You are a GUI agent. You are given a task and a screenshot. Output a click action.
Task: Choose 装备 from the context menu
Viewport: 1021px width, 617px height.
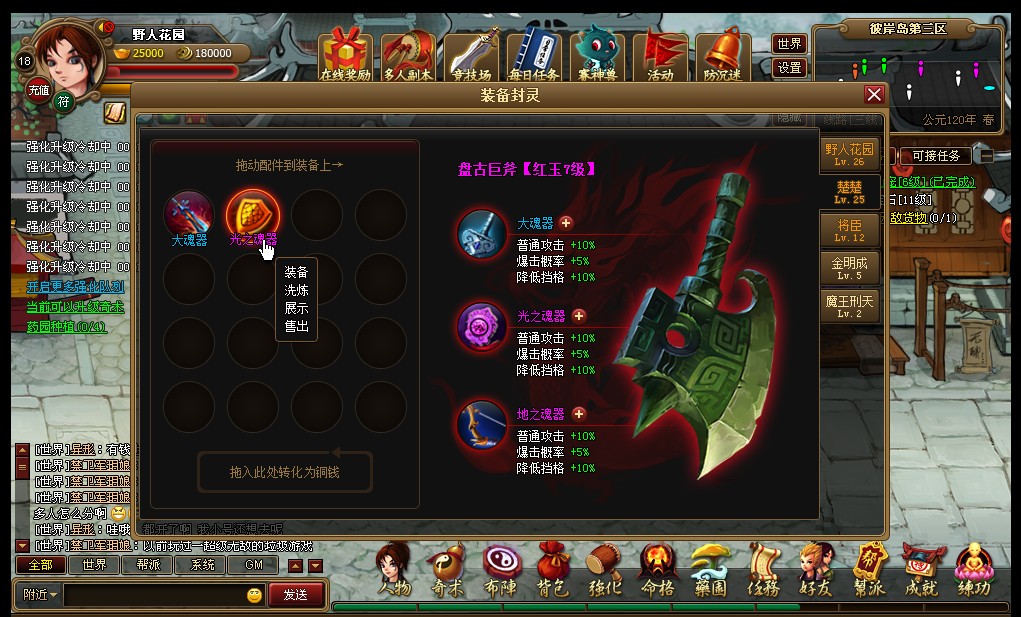296,272
